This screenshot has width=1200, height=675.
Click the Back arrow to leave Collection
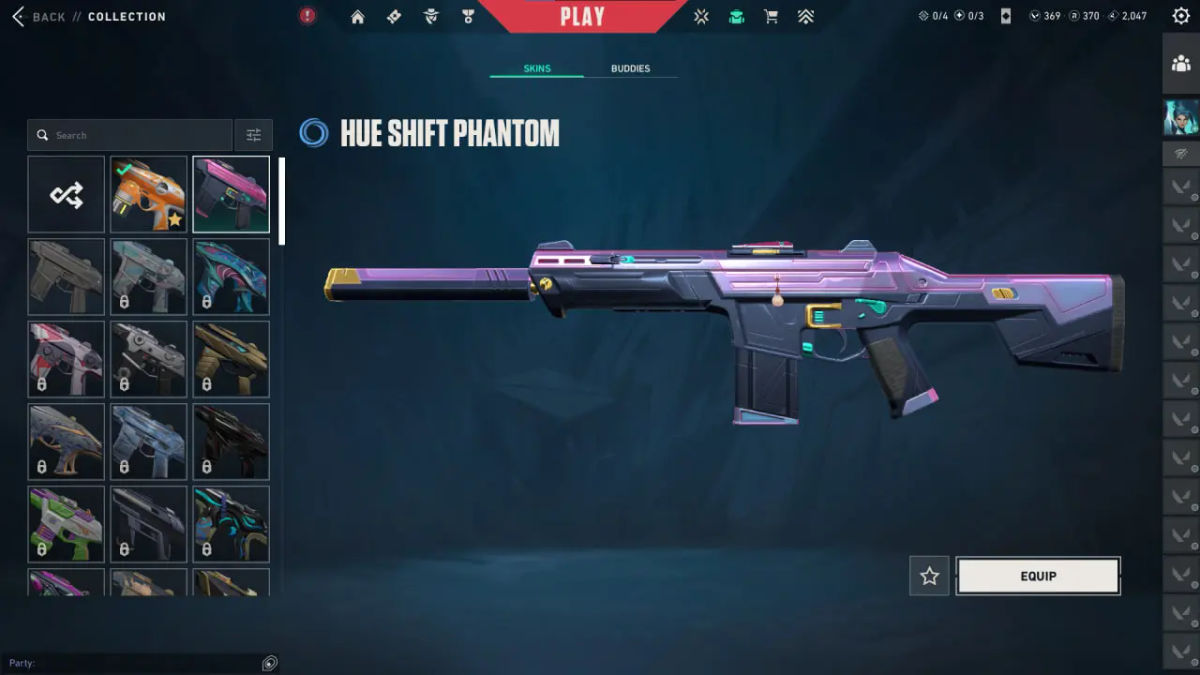(18, 17)
